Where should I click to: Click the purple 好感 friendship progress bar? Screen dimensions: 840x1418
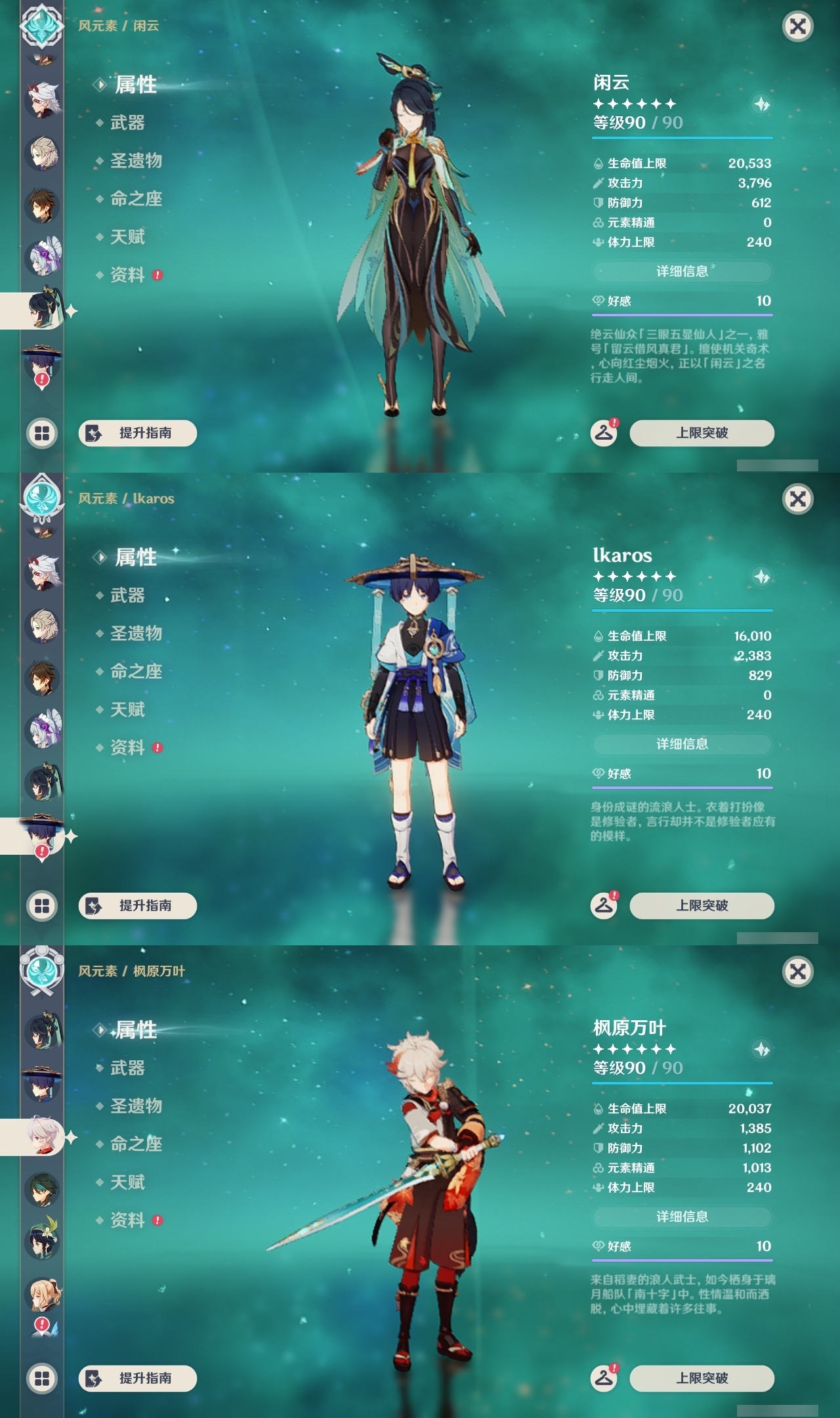tap(682, 314)
